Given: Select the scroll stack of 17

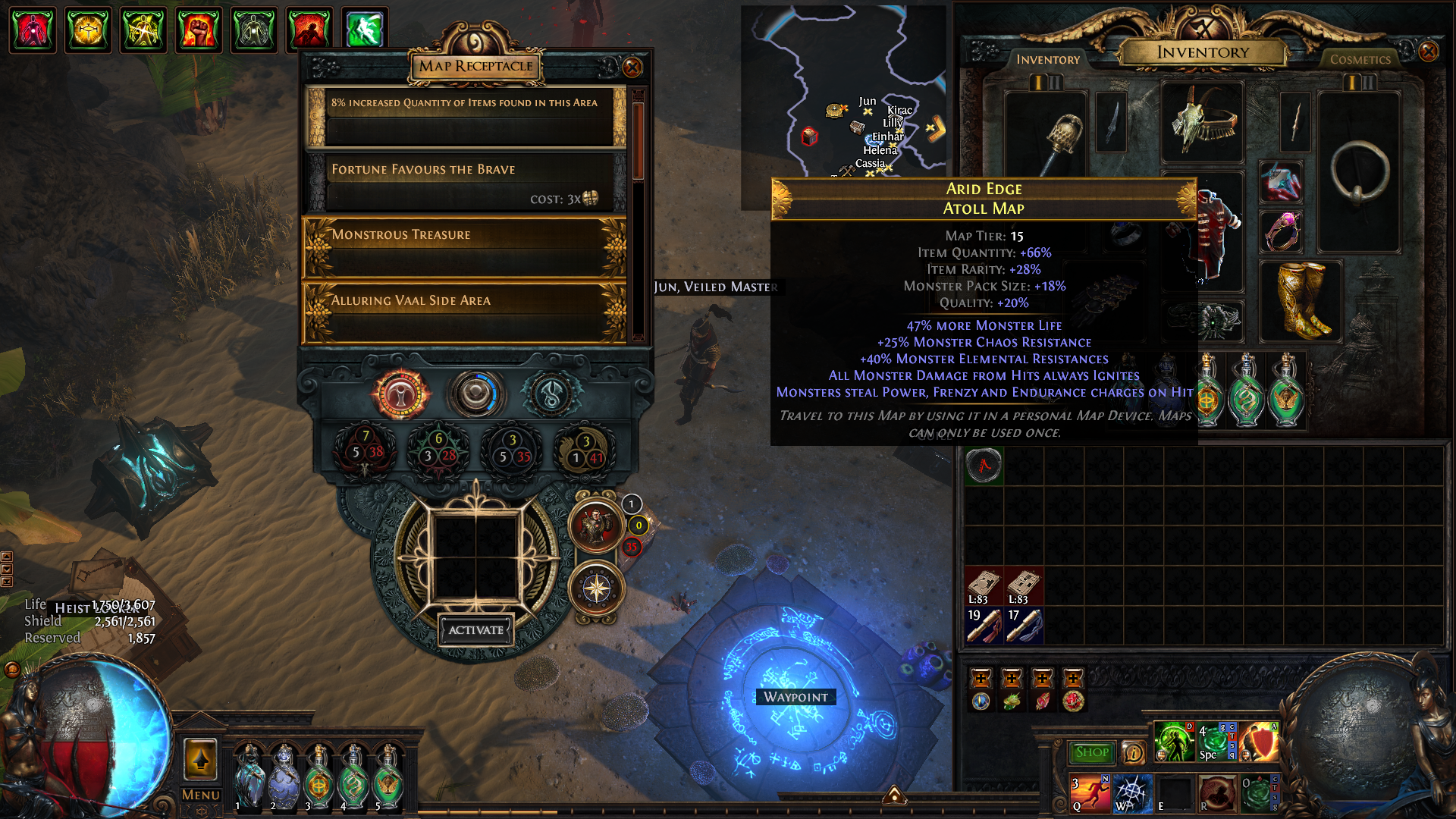Looking at the screenshot, I should click(x=1024, y=626).
